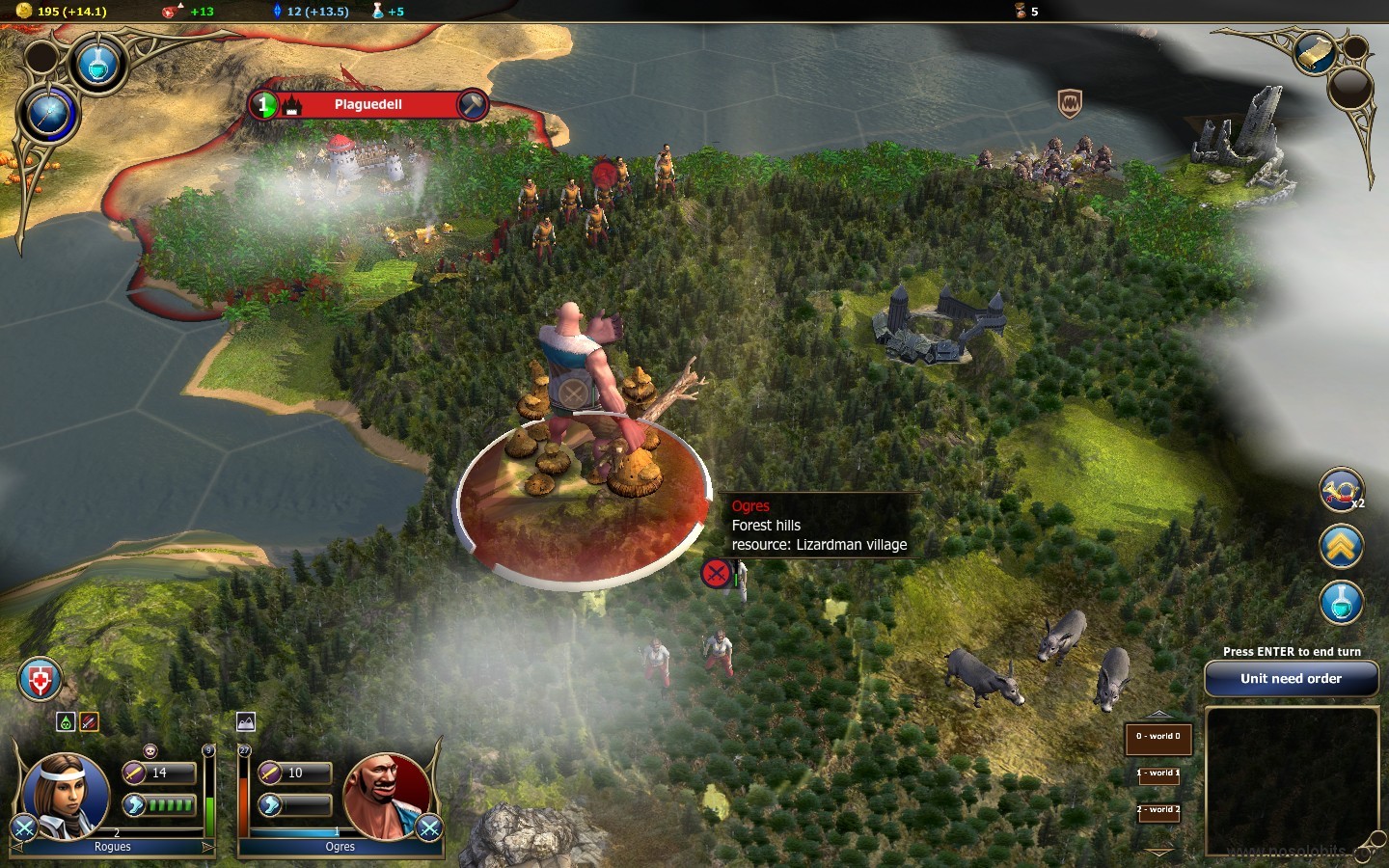
Task: Open the Plaguedell city banner
Action: [x=368, y=104]
